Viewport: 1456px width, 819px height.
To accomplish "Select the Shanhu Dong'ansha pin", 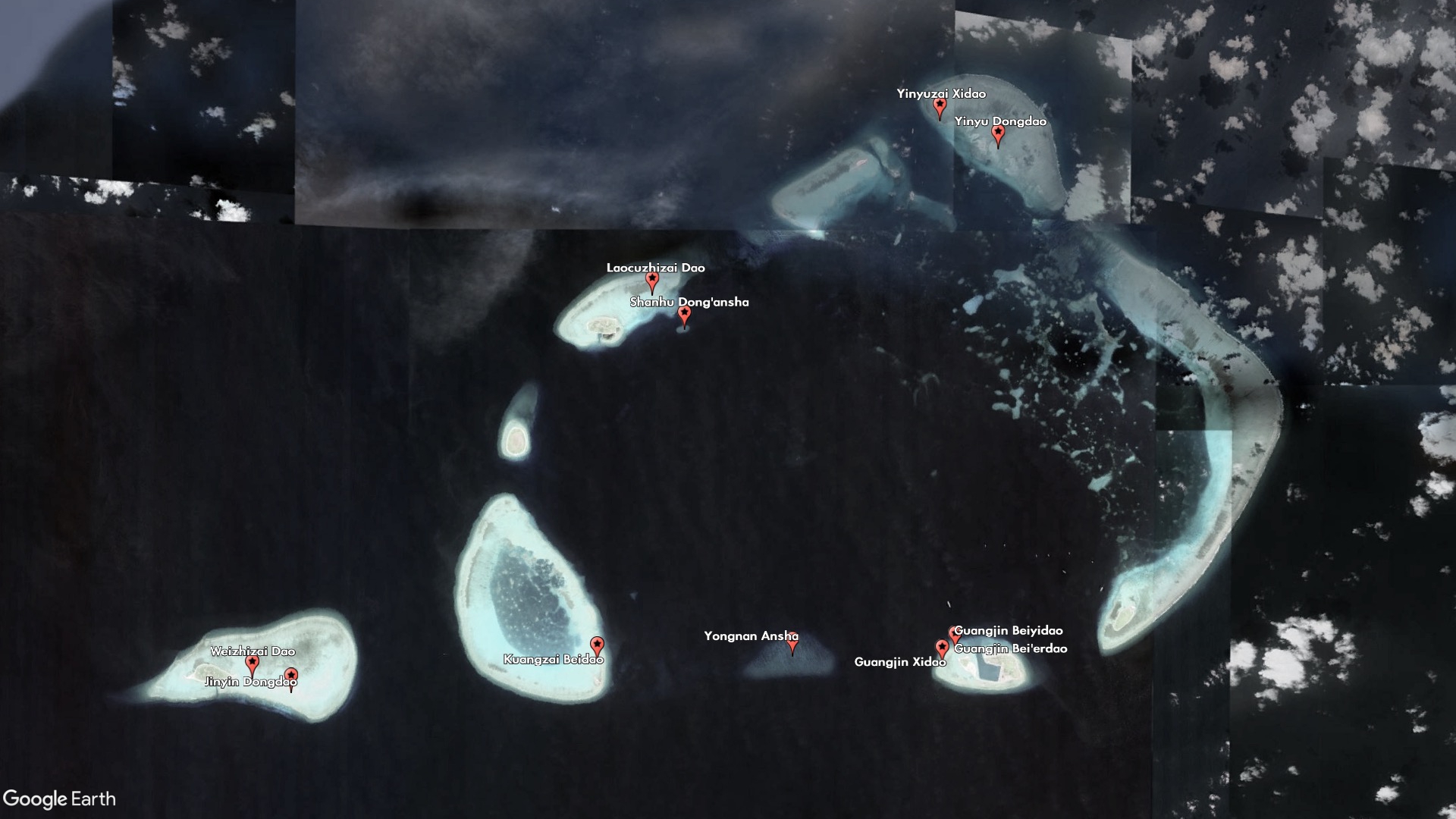I will [684, 315].
